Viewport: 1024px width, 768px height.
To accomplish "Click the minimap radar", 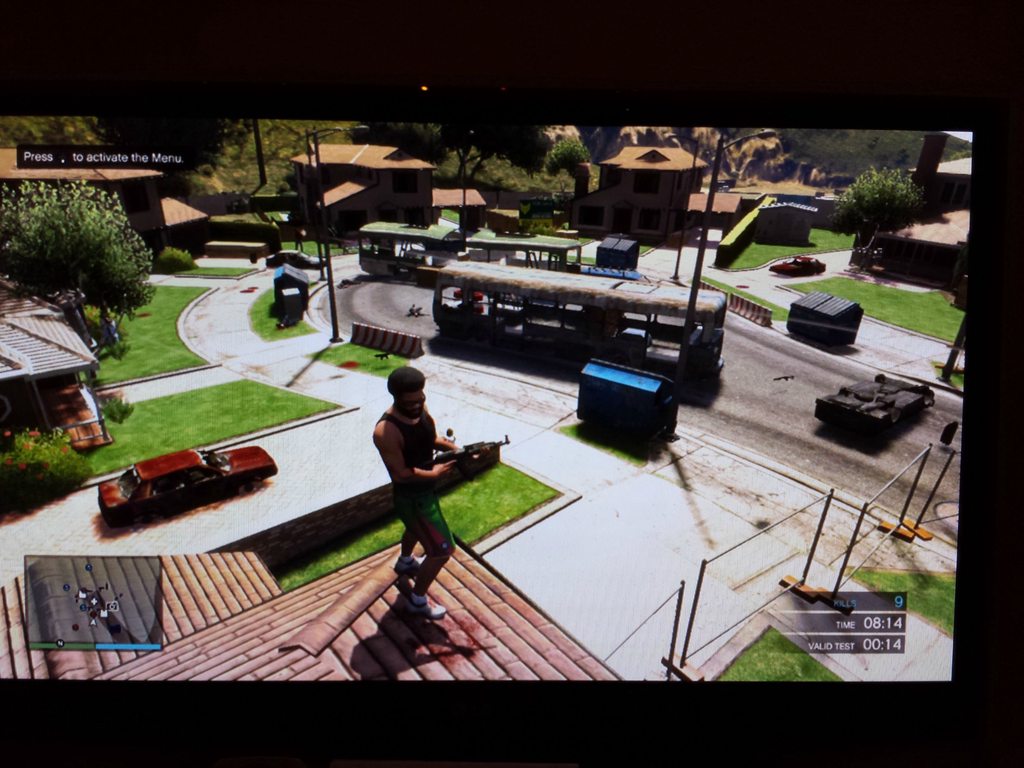I will (x=93, y=600).
